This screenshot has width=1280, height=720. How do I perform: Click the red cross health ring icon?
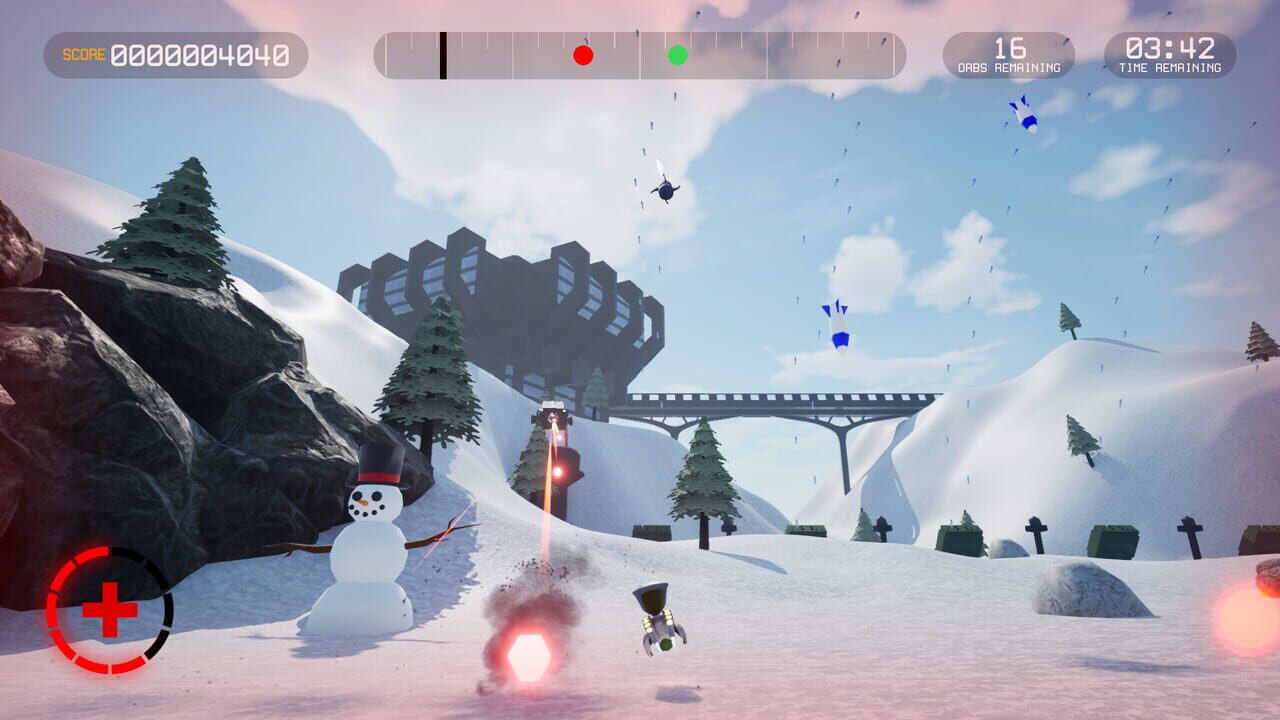[109, 609]
